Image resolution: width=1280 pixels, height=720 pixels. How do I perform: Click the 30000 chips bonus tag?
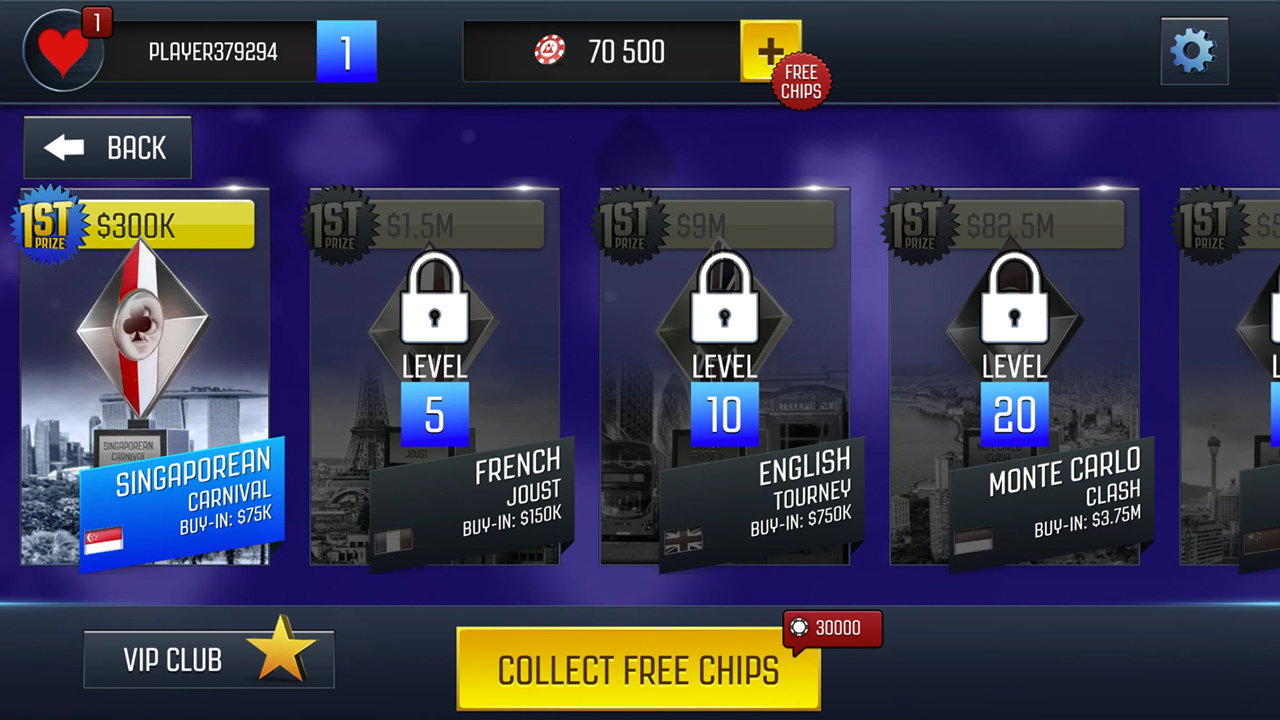(x=832, y=628)
